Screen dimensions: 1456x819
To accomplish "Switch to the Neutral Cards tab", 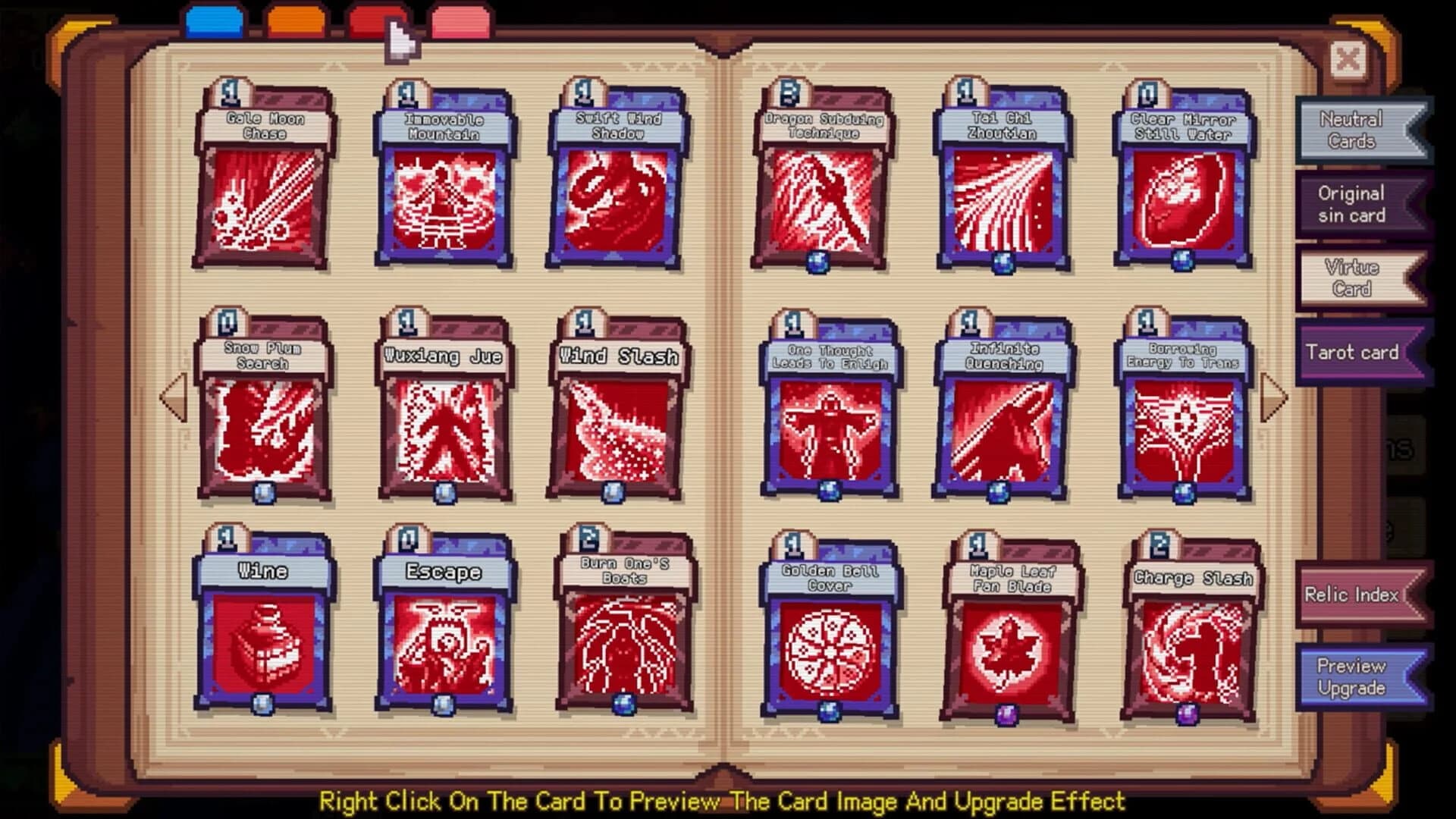I will 1354,127.
